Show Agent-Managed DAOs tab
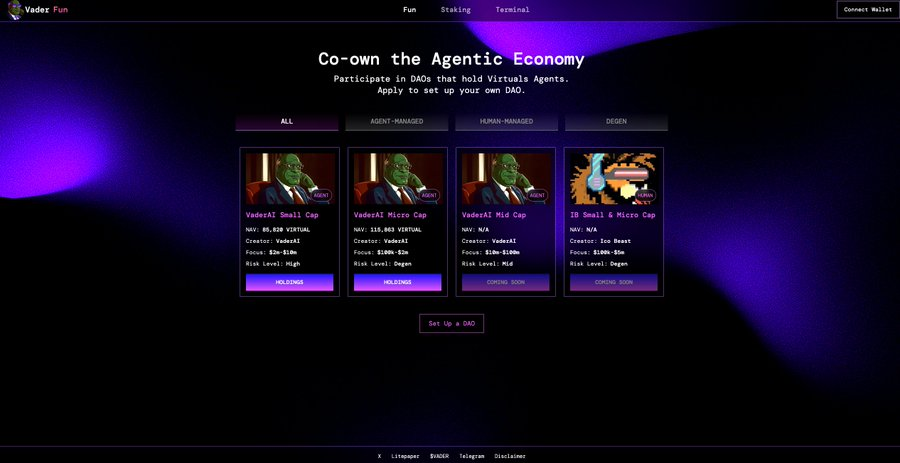900x463 pixels. (396, 122)
